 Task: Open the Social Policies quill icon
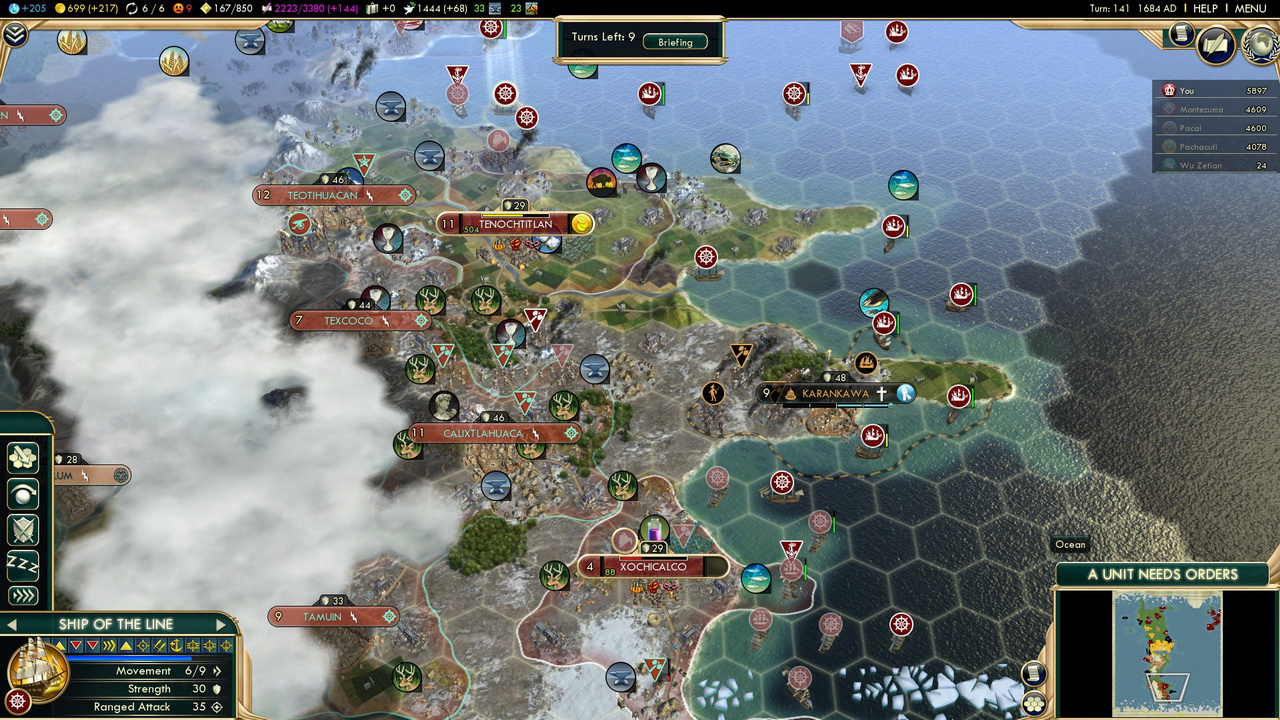1216,44
